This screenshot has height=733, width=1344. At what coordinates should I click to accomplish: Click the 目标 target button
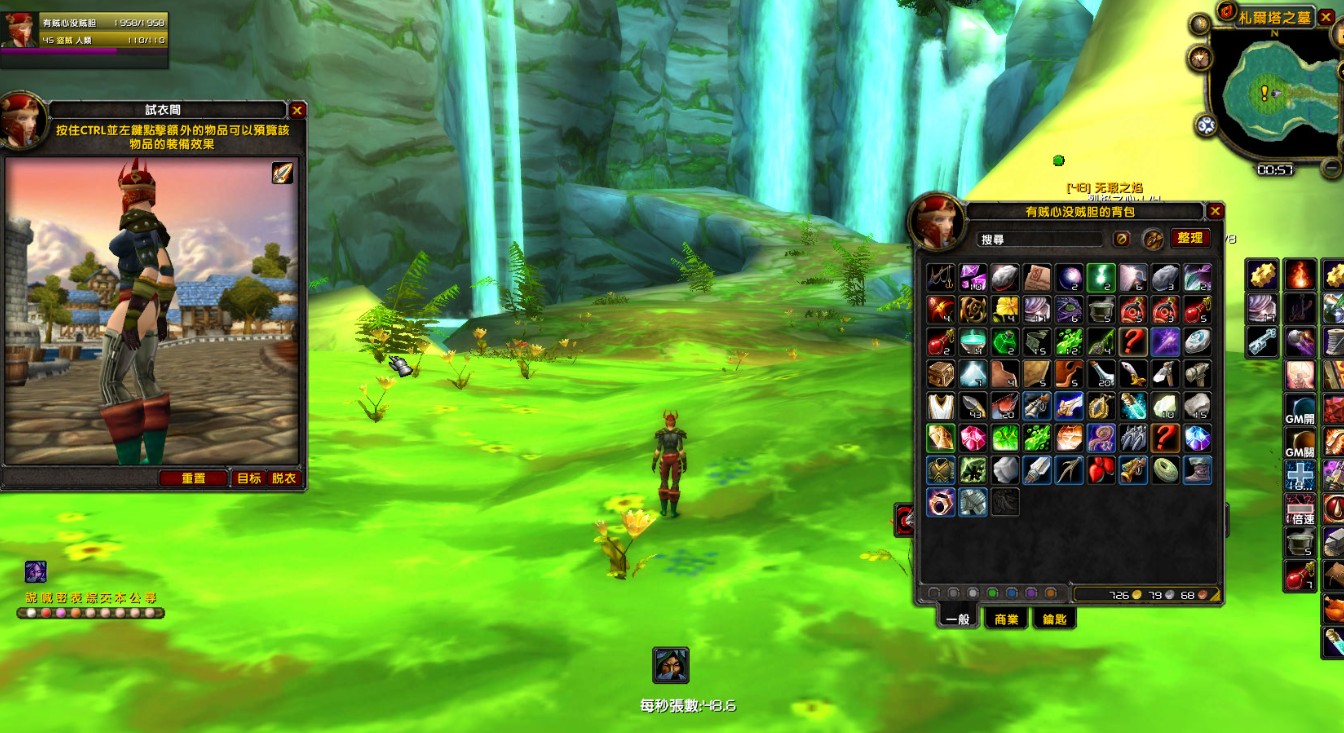(x=249, y=478)
